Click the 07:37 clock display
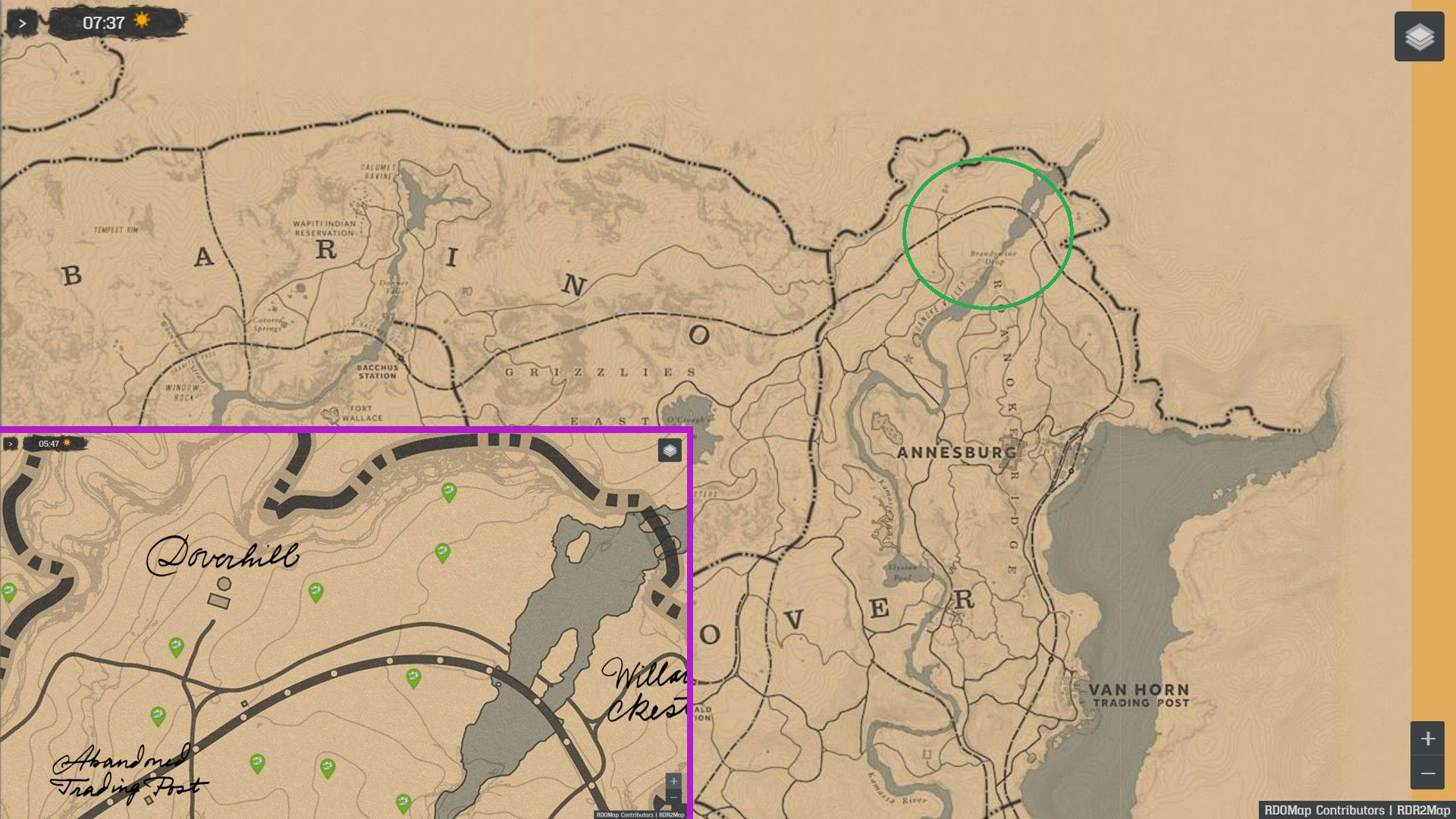 [x=102, y=21]
